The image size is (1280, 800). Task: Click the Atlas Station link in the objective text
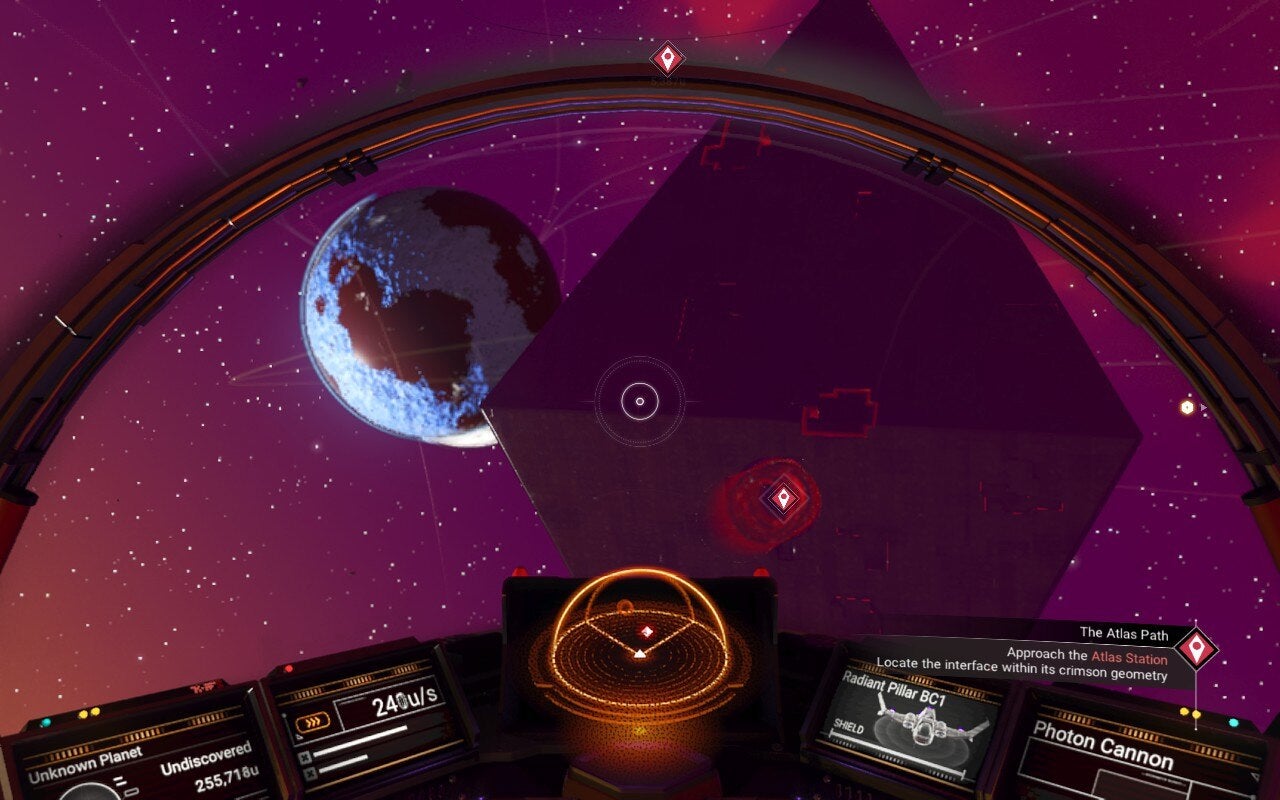[x=1129, y=655]
